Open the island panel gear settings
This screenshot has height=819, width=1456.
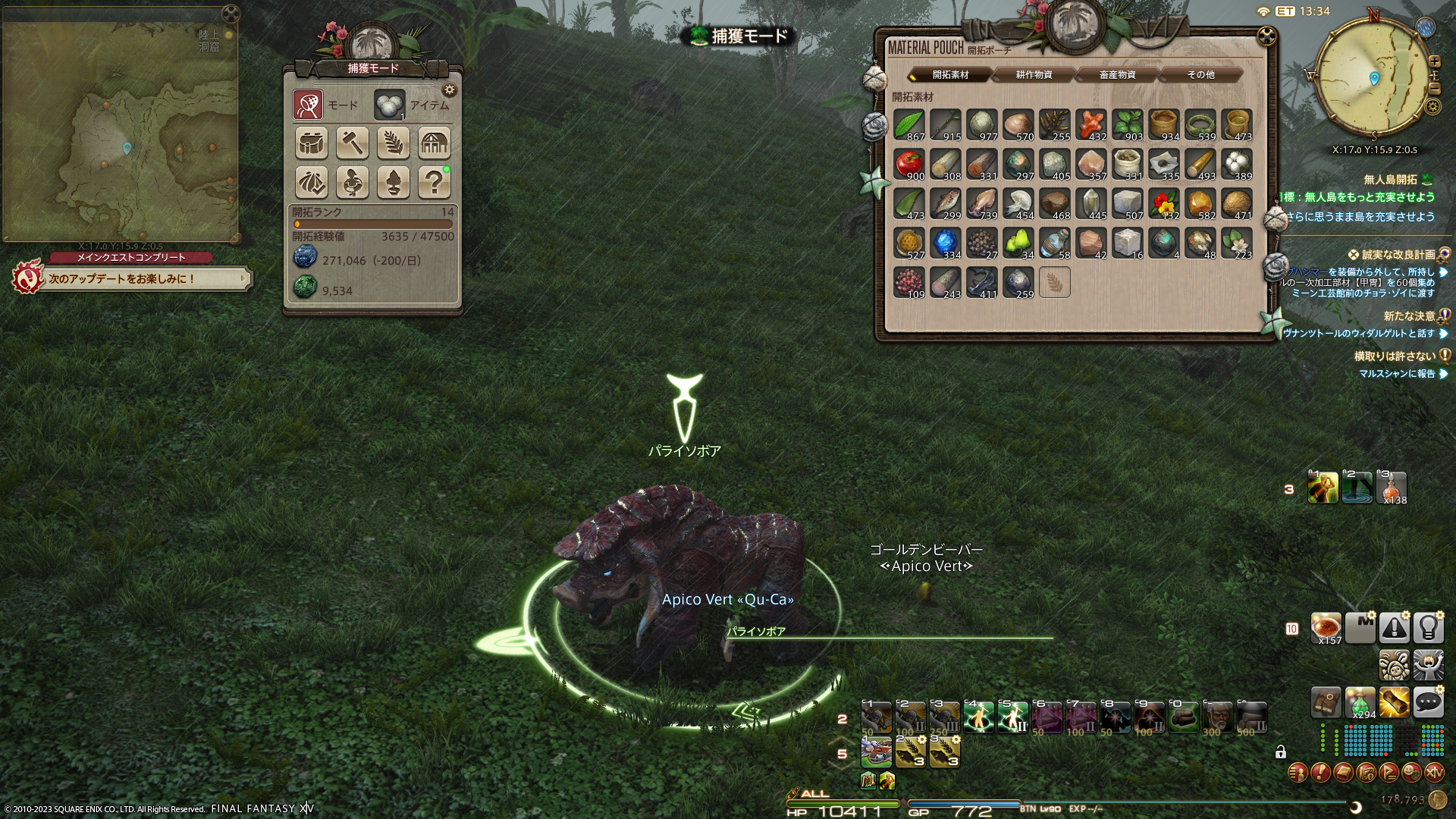pyautogui.click(x=450, y=90)
